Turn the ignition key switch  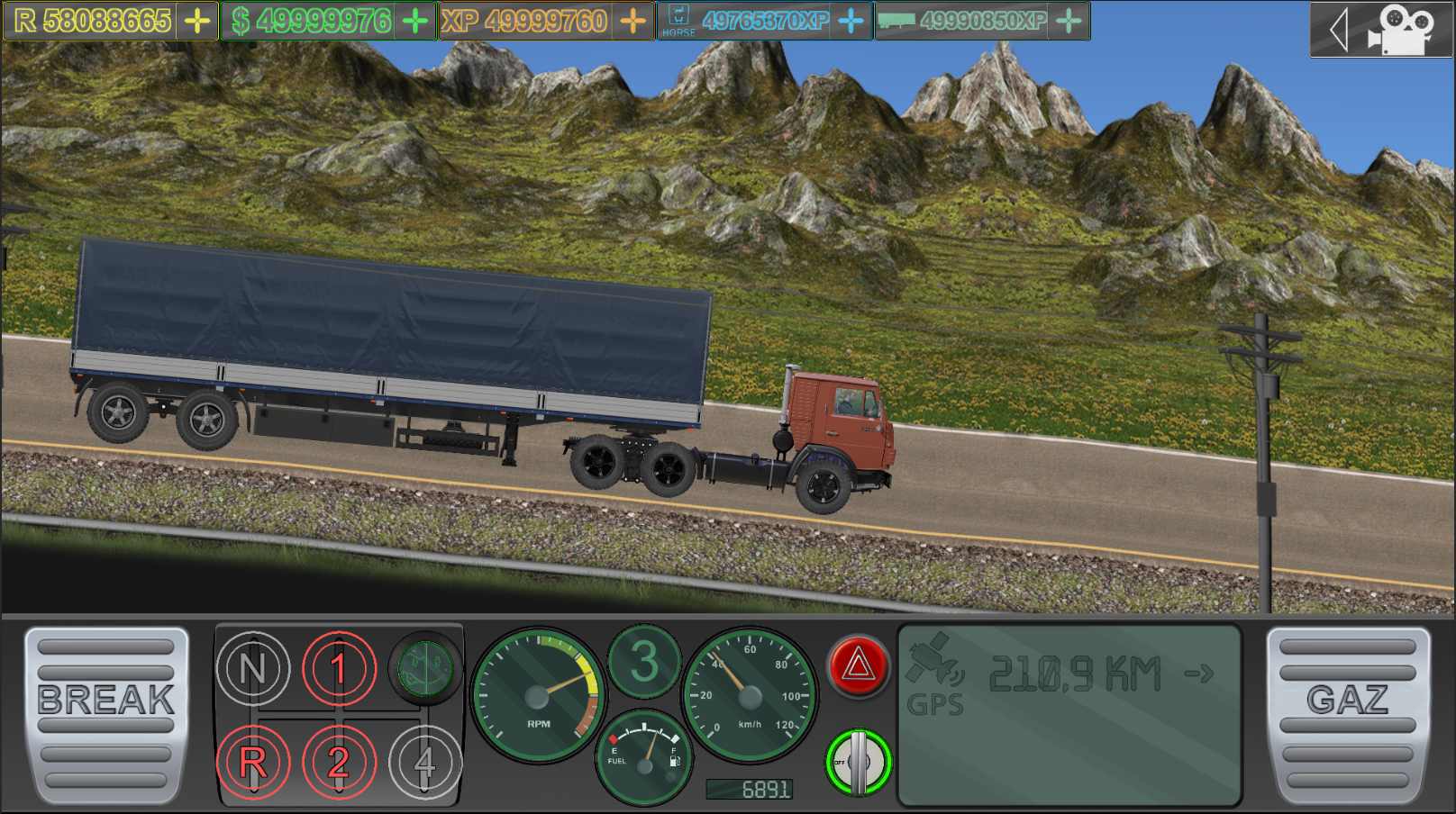pos(857,762)
